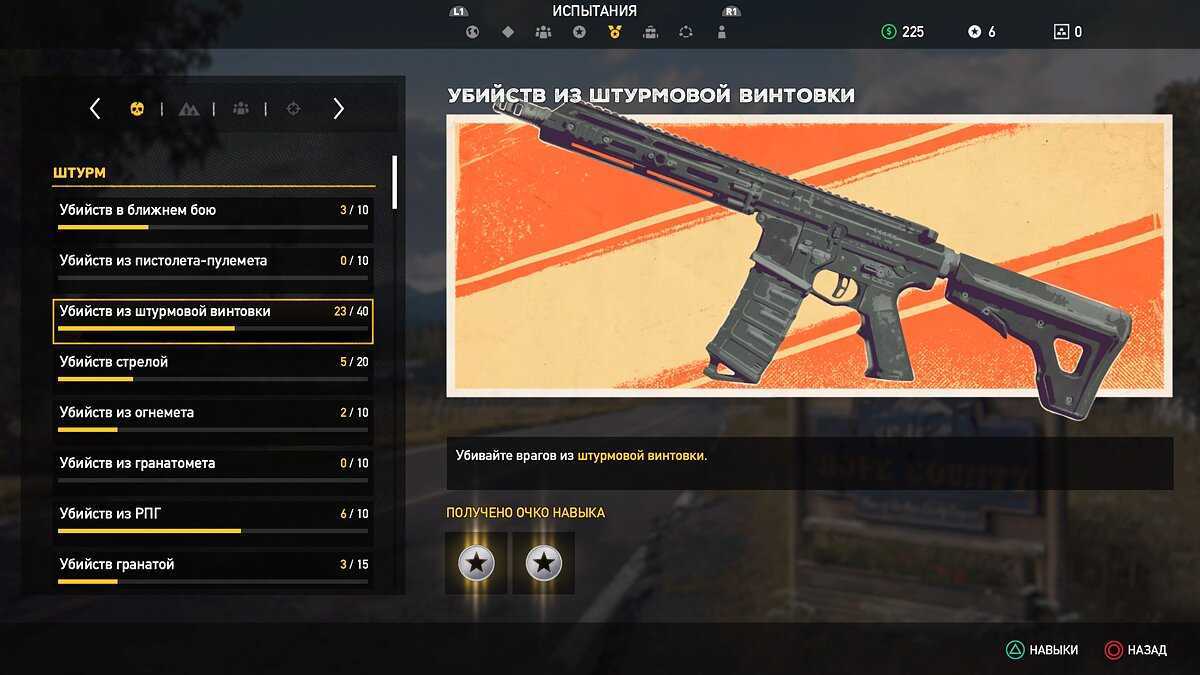Screen dimensions: 1200x675
Task: Open the globe map tab
Action: [x=472, y=32]
